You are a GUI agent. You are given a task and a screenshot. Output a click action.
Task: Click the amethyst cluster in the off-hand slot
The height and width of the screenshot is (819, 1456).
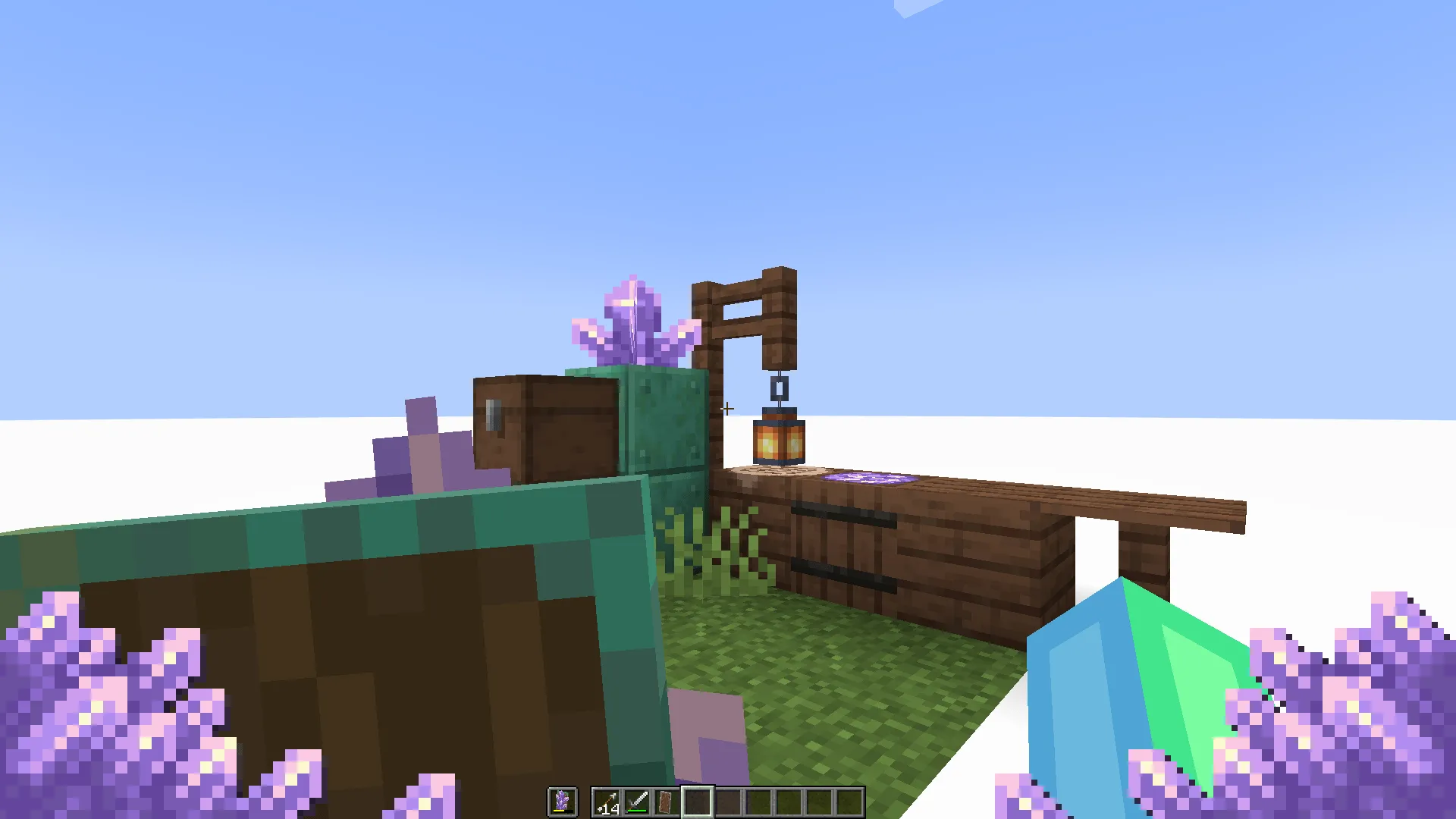[562, 800]
